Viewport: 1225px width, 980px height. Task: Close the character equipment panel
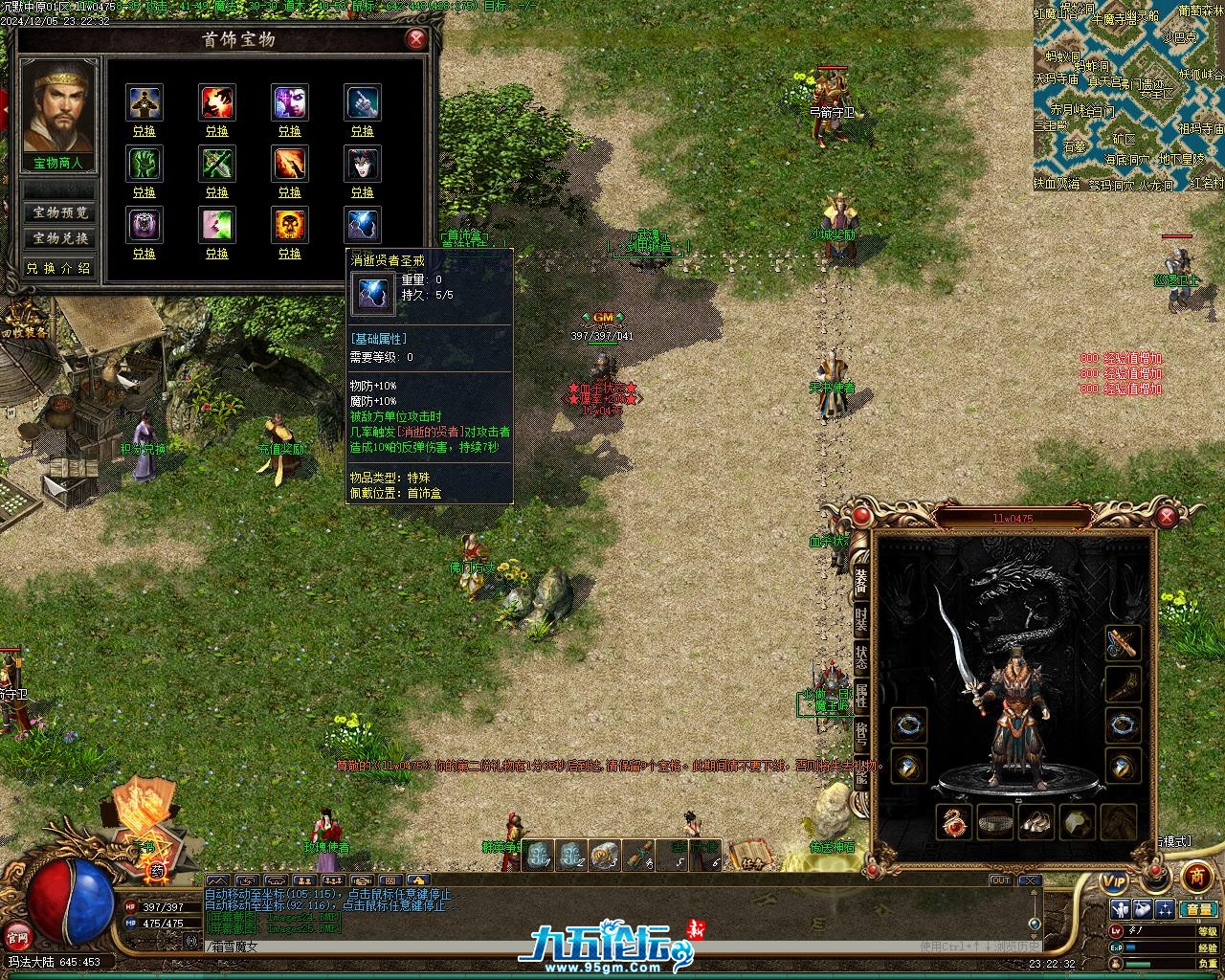point(1166,518)
